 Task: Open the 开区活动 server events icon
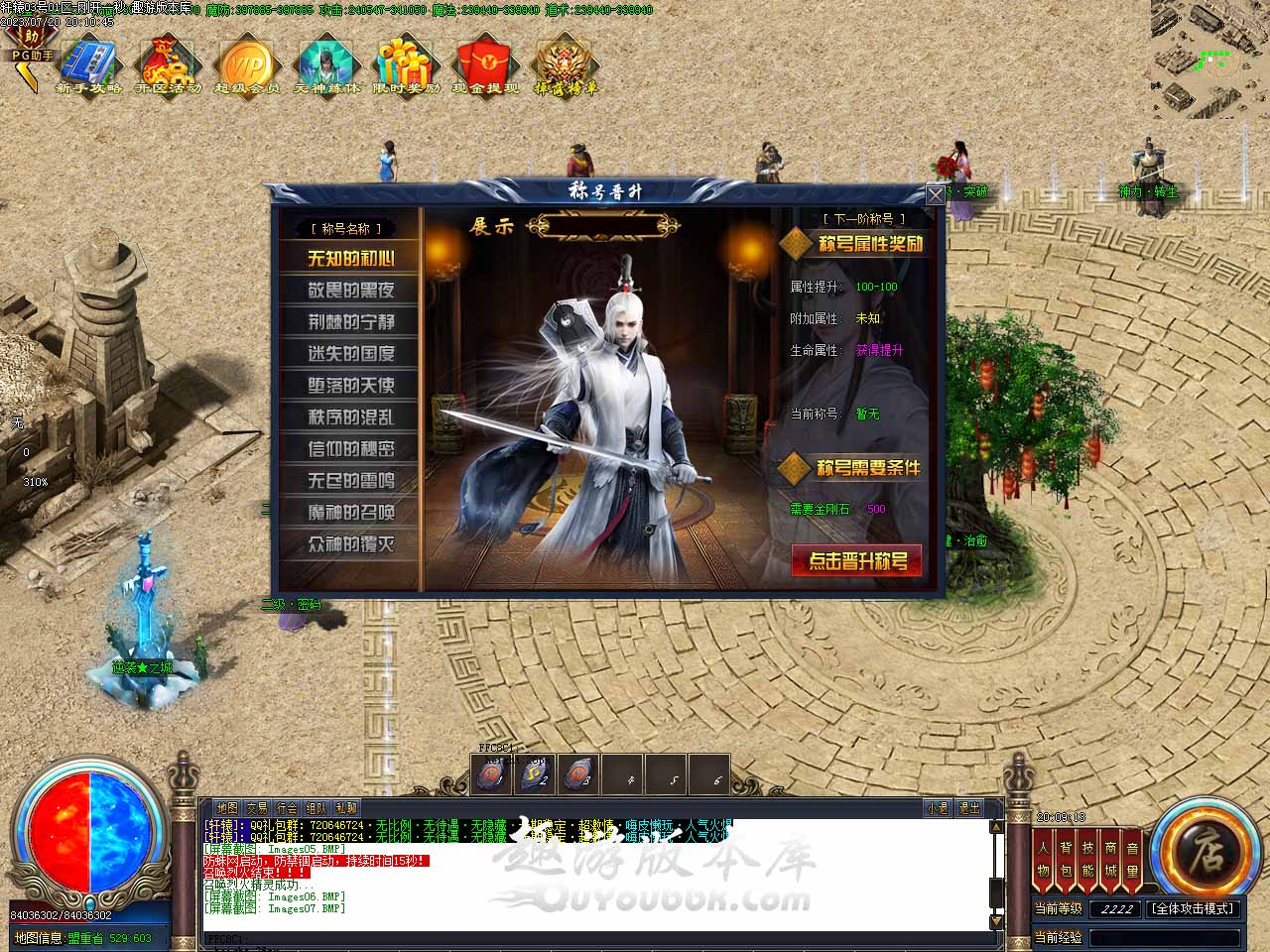point(168,66)
